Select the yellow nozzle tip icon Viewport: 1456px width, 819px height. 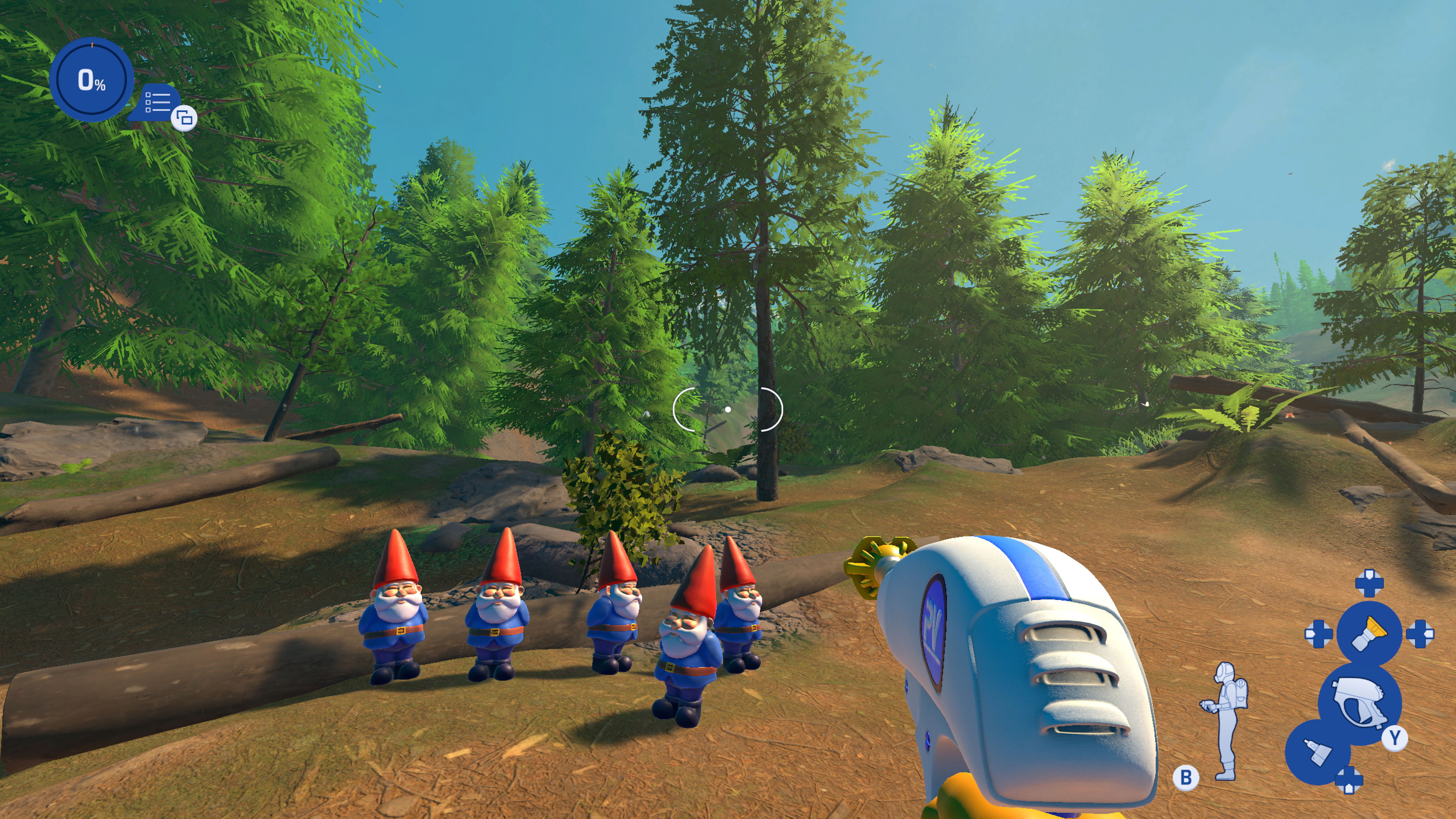(x=1369, y=633)
